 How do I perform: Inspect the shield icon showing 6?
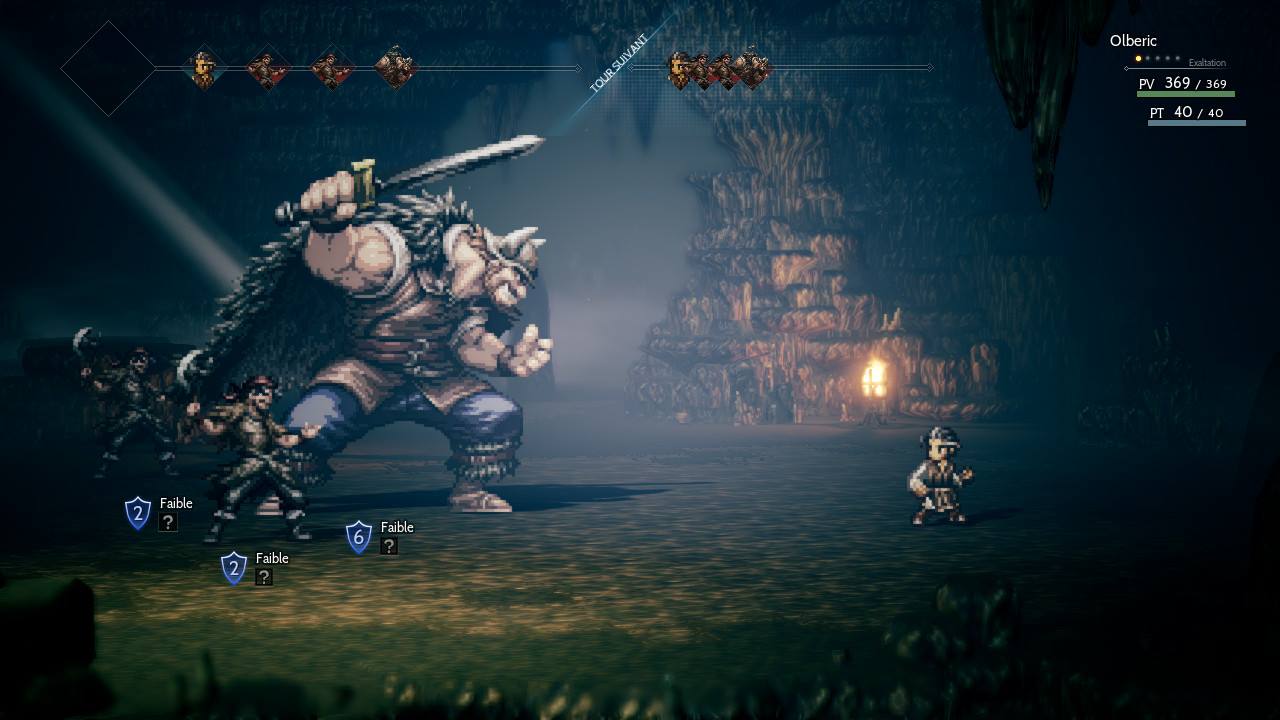pos(359,537)
